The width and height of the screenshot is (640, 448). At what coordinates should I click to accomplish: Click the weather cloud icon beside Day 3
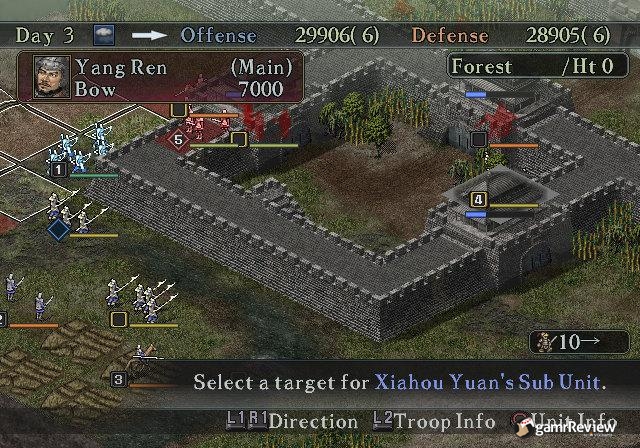pyautogui.click(x=104, y=34)
